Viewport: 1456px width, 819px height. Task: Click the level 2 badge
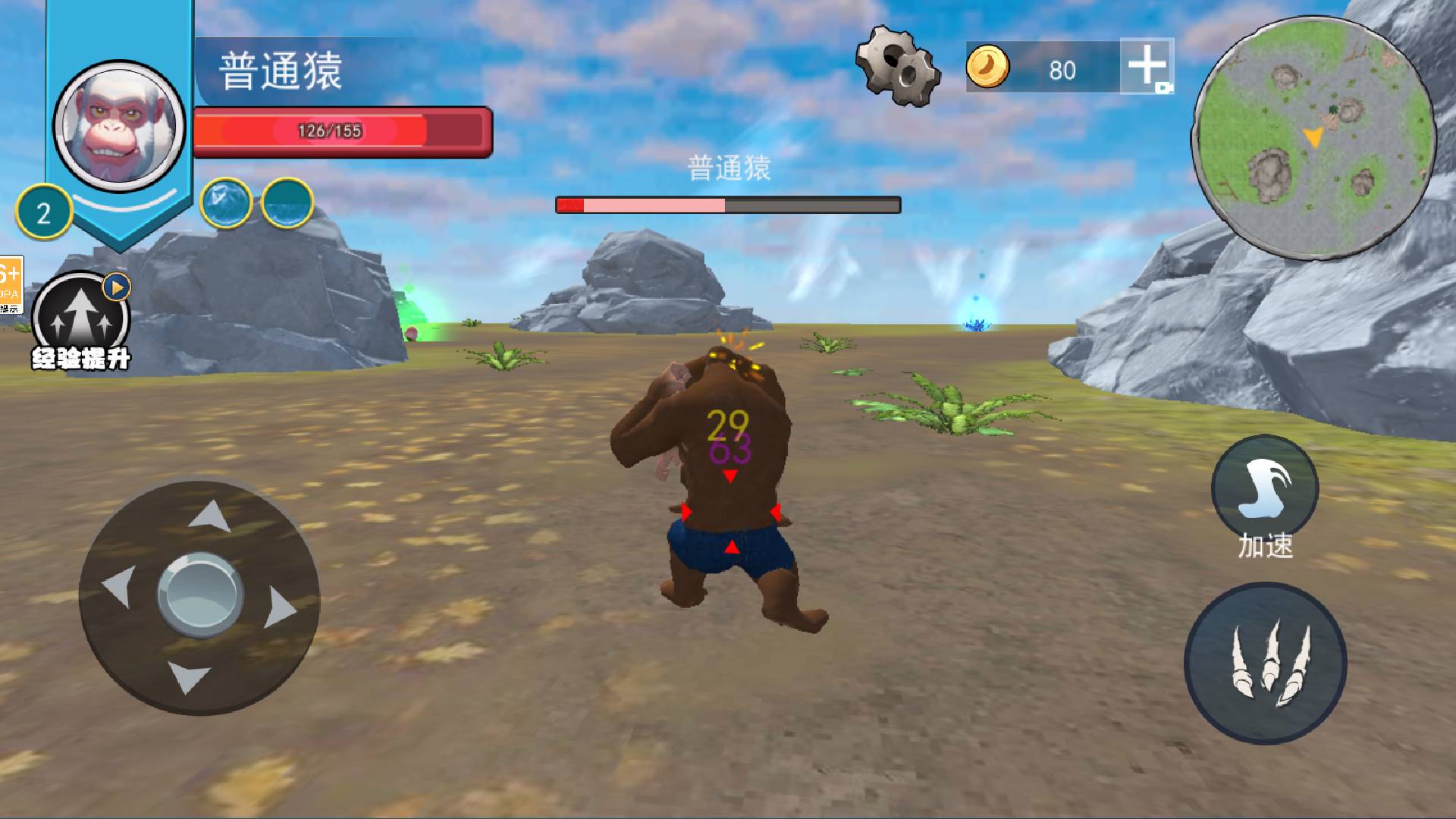click(43, 213)
